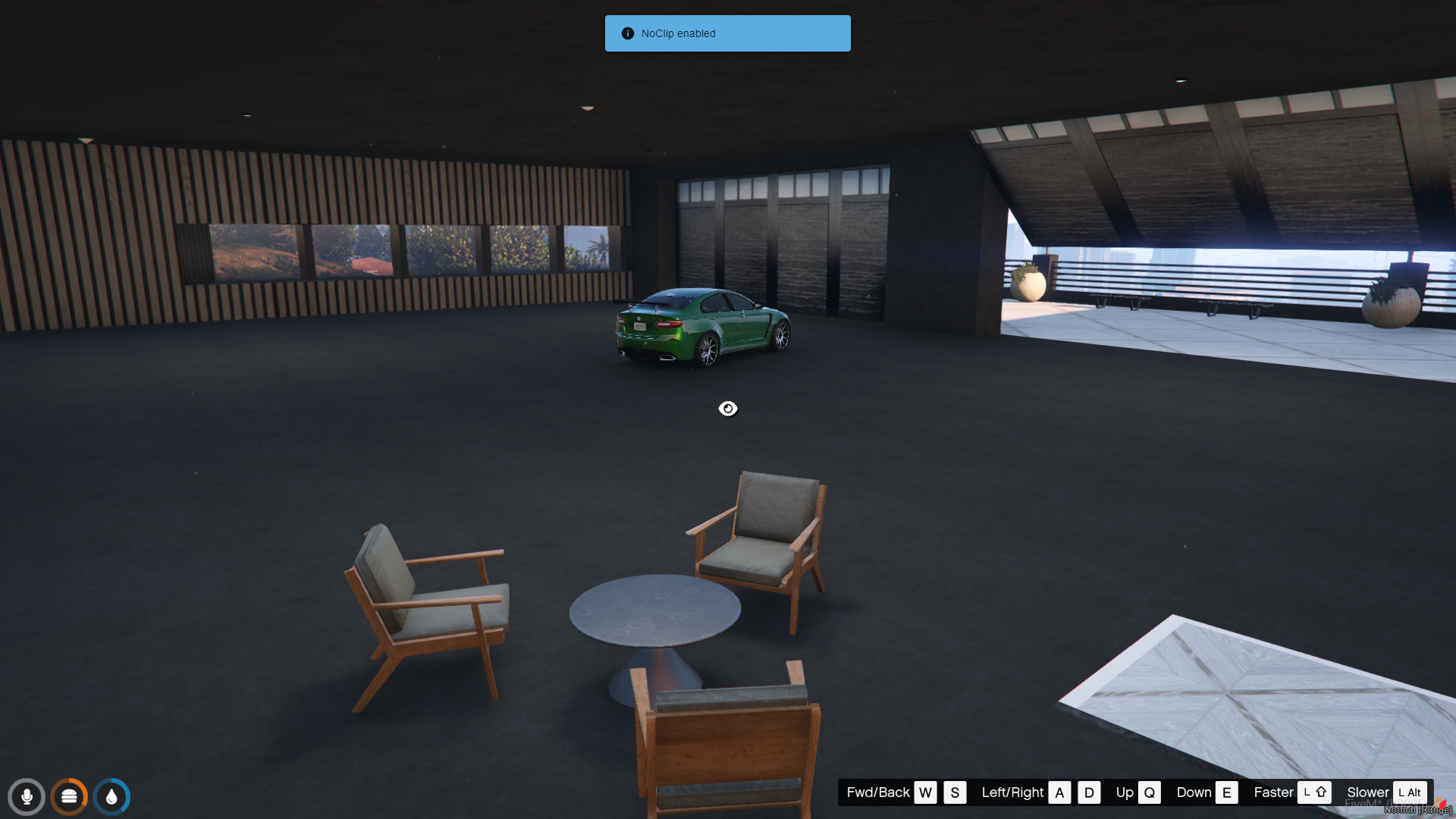The height and width of the screenshot is (819, 1456).
Task: Click the water droplet thirst icon
Action: [x=112, y=797]
